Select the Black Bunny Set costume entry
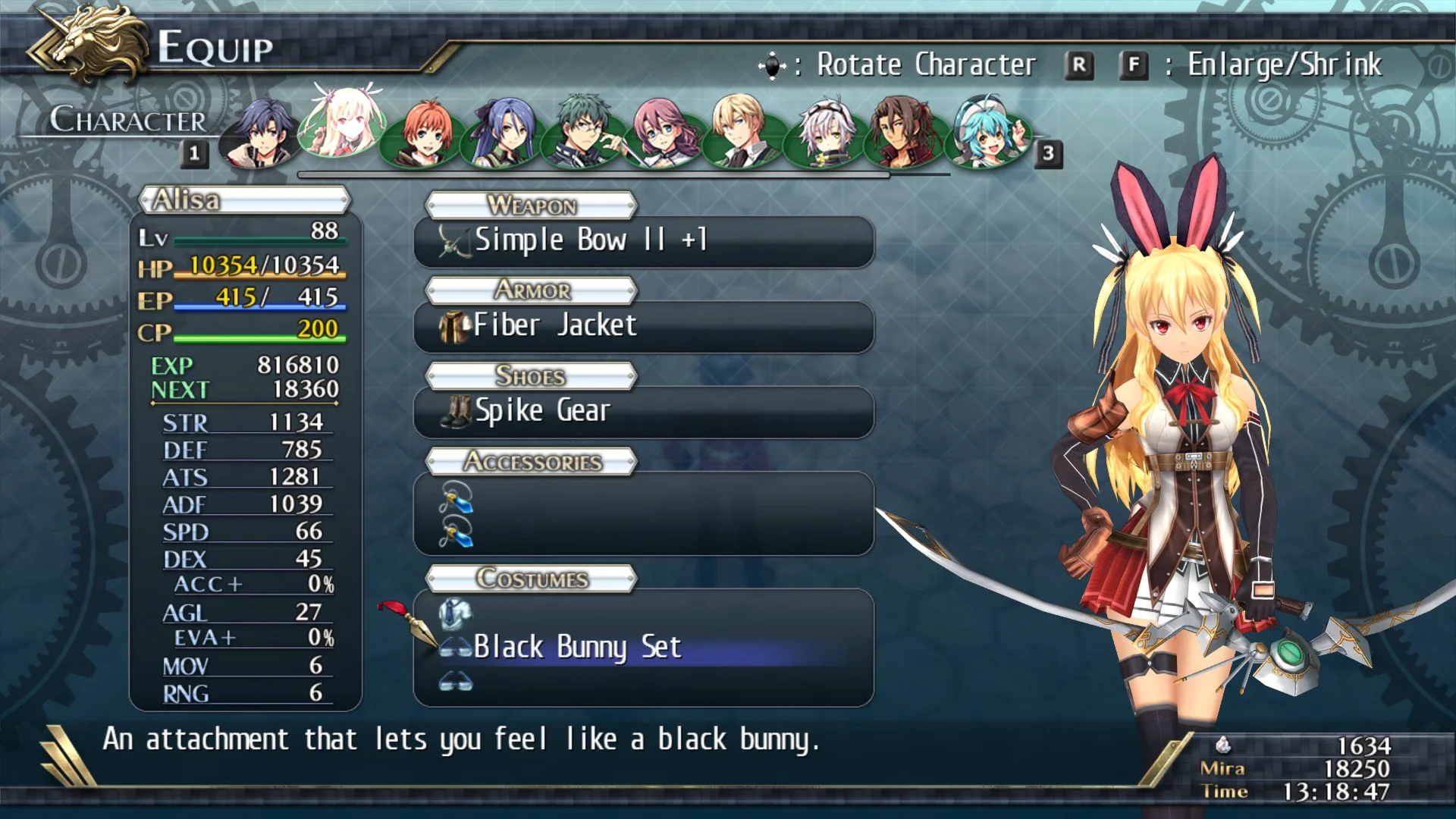Image resolution: width=1456 pixels, height=819 pixels. (643, 648)
